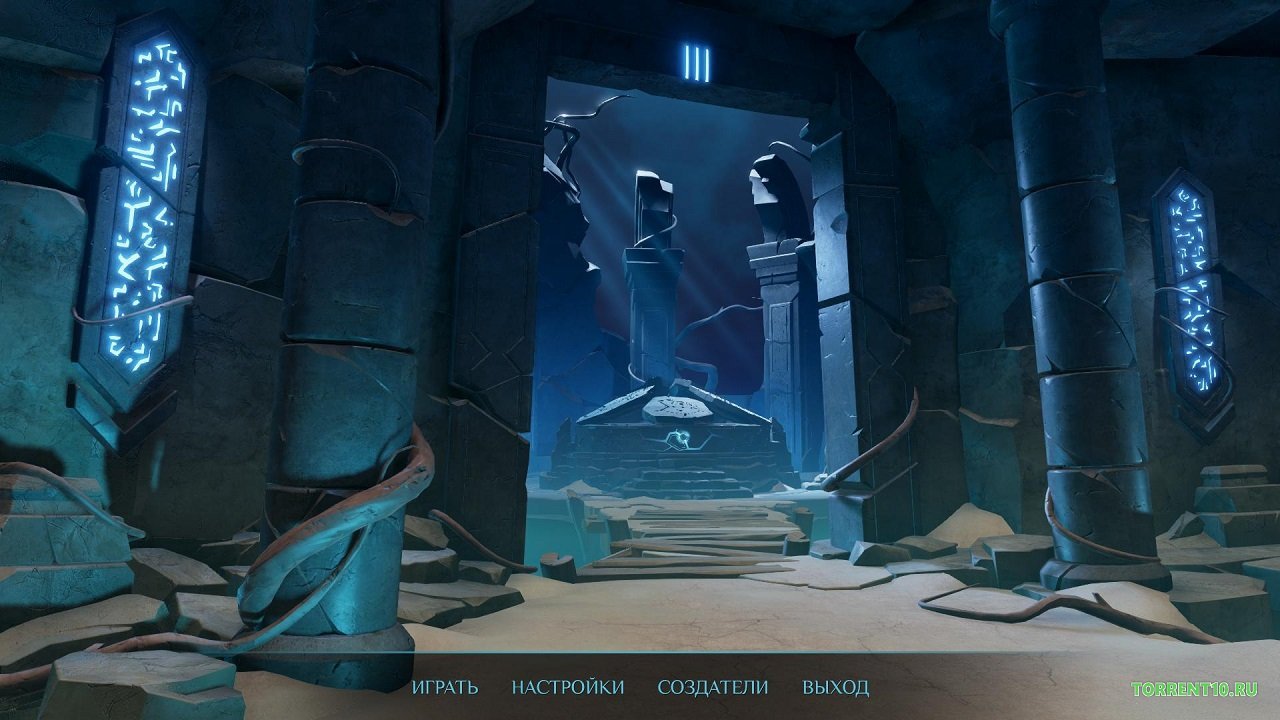Select СОЗДАТЕЛИ to view credits

pyautogui.click(x=711, y=688)
